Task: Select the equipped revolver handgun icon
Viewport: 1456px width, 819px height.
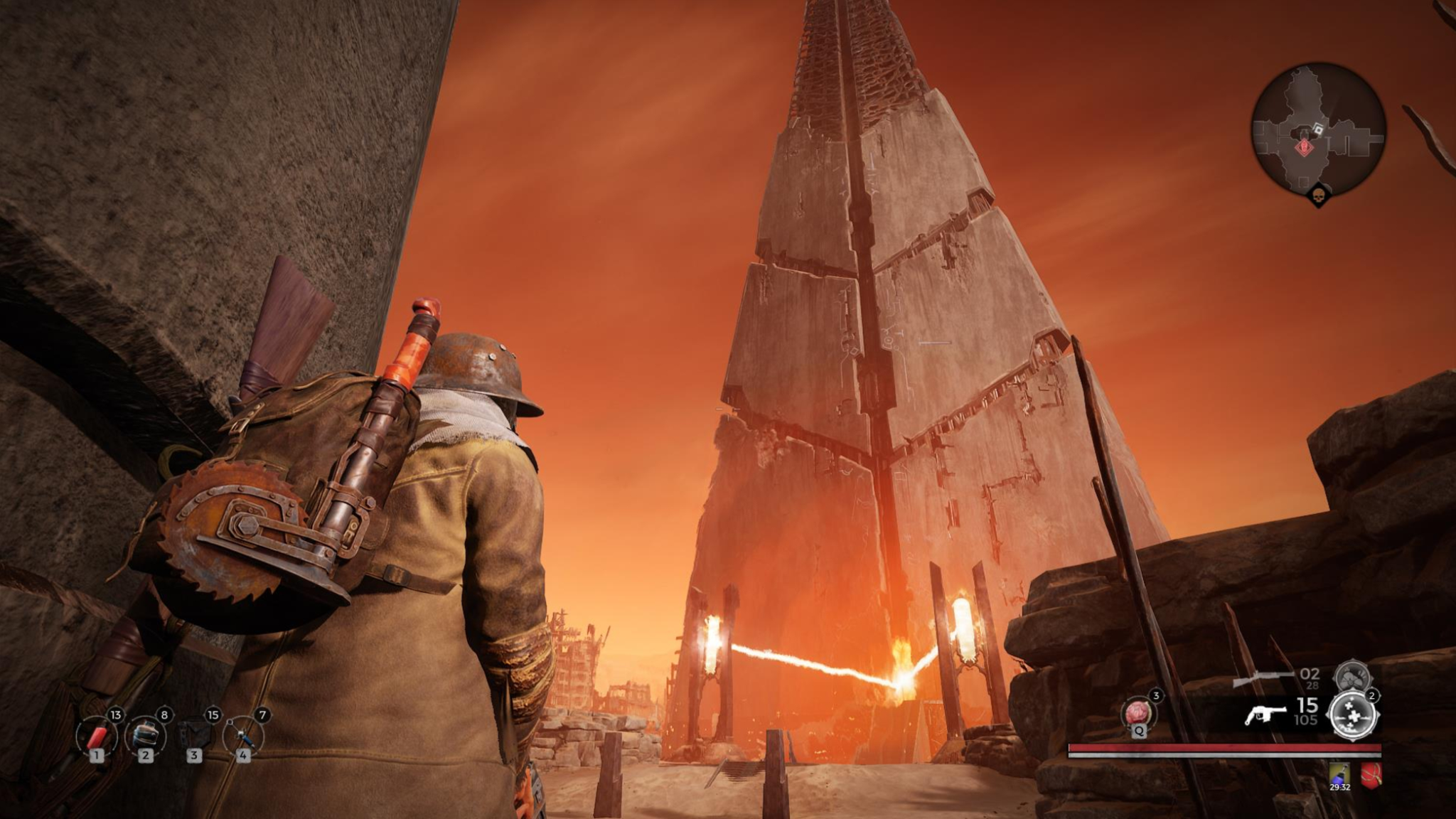Action: [1265, 714]
